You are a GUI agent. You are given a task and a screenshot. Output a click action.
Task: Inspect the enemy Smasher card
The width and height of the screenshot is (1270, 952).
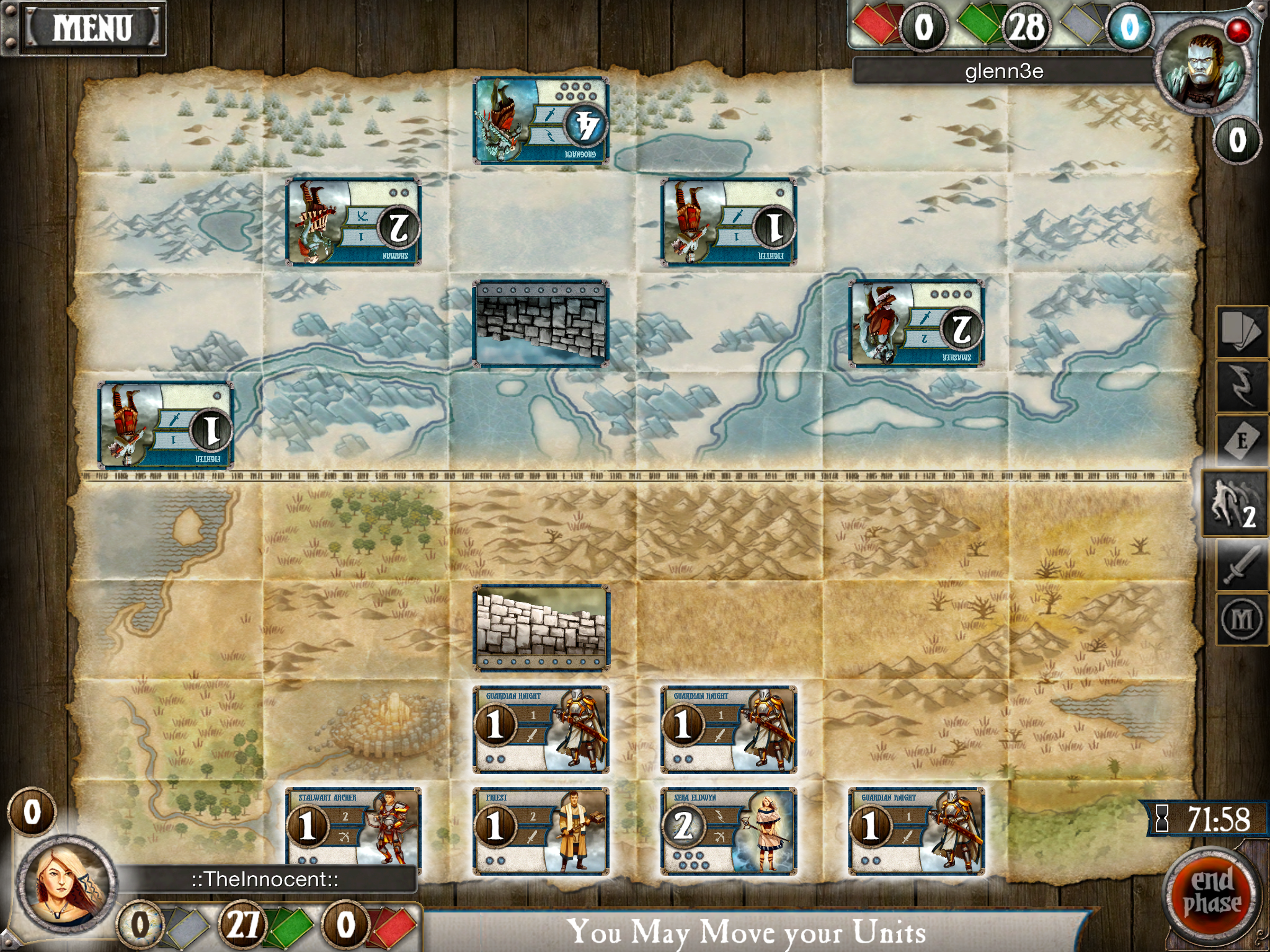(x=917, y=324)
